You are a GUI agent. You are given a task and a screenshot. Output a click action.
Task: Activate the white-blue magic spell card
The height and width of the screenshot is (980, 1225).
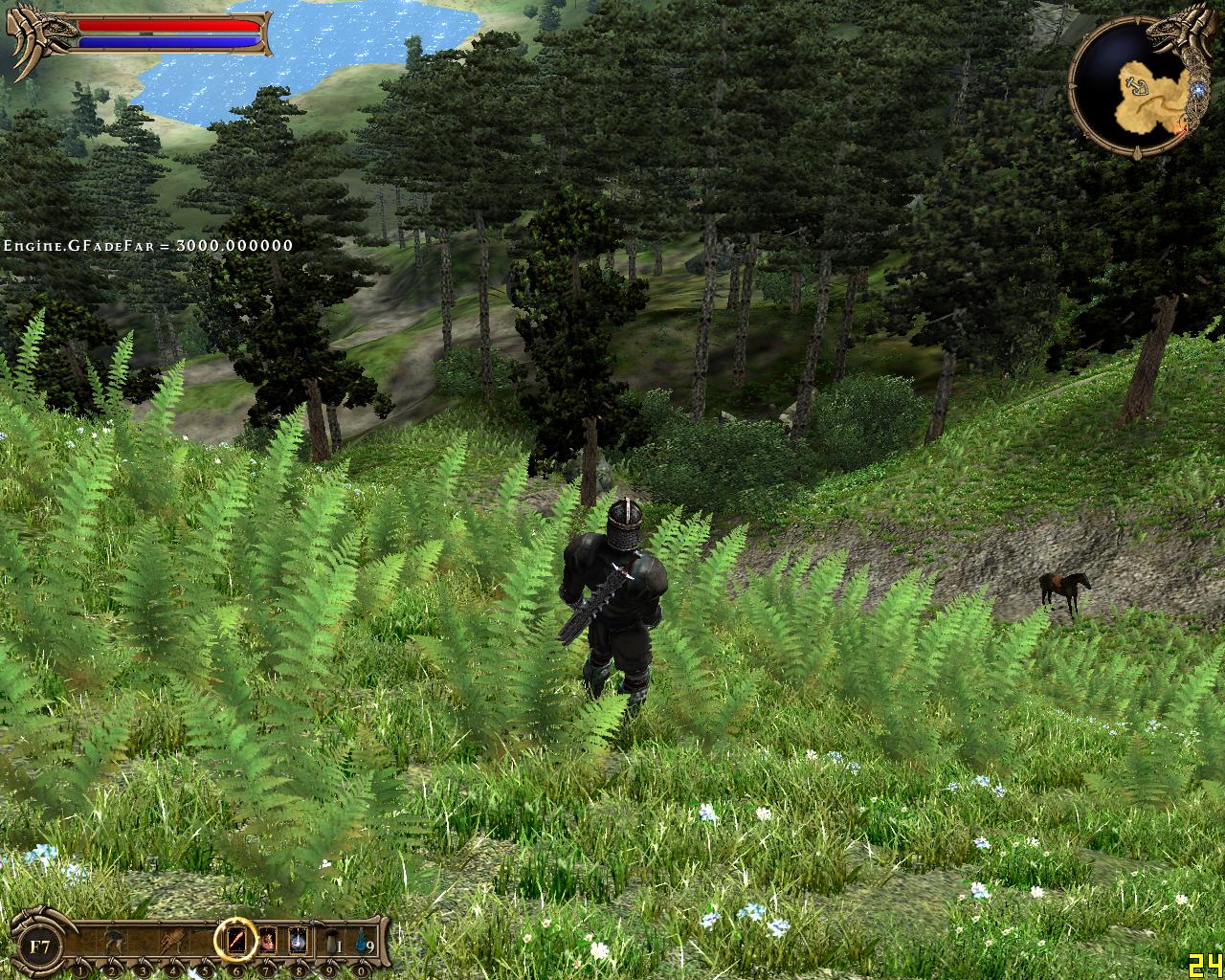pos(298,941)
